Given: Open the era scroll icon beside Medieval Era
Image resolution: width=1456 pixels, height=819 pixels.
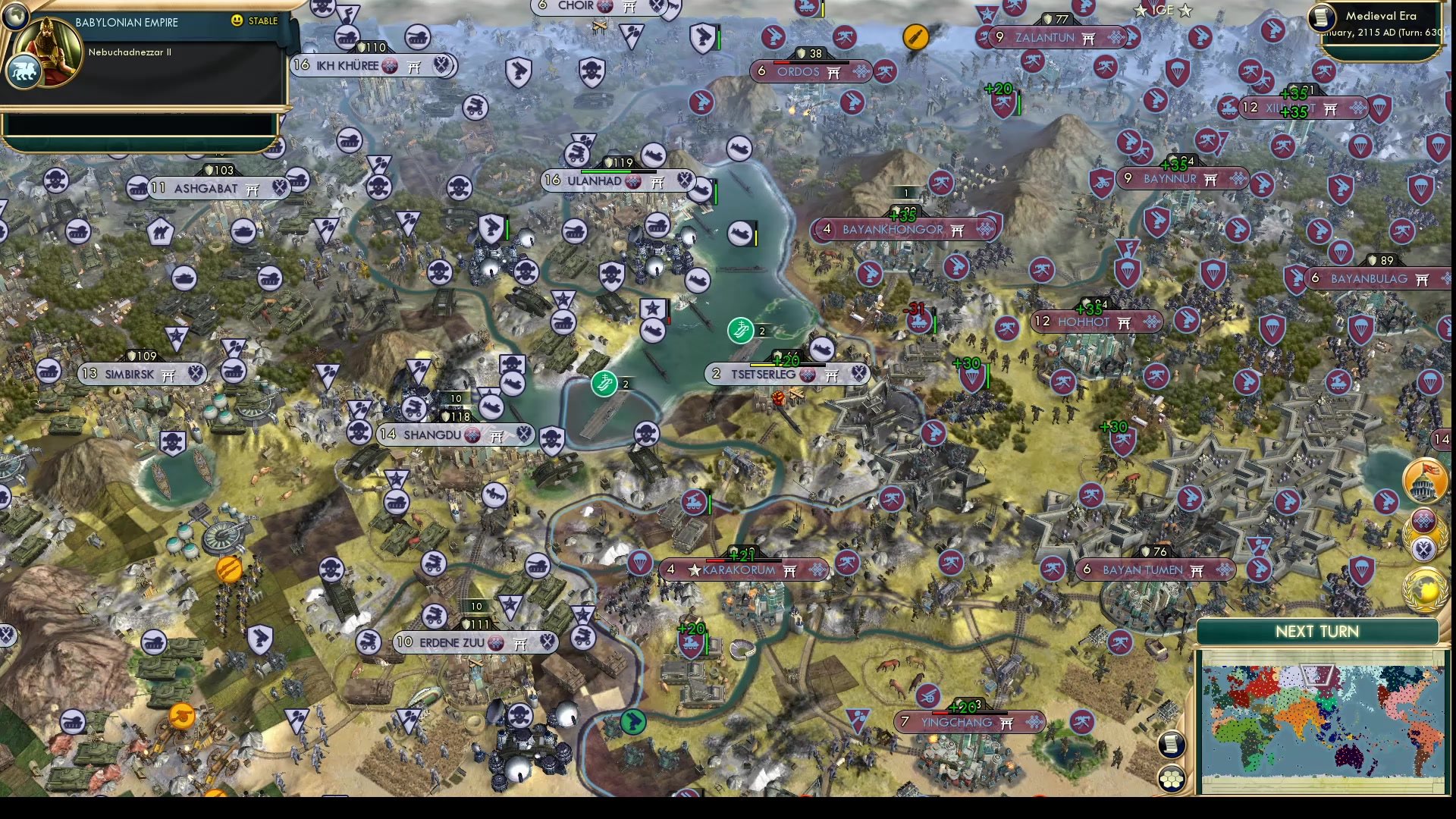Looking at the screenshot, I should point(1323,17).
